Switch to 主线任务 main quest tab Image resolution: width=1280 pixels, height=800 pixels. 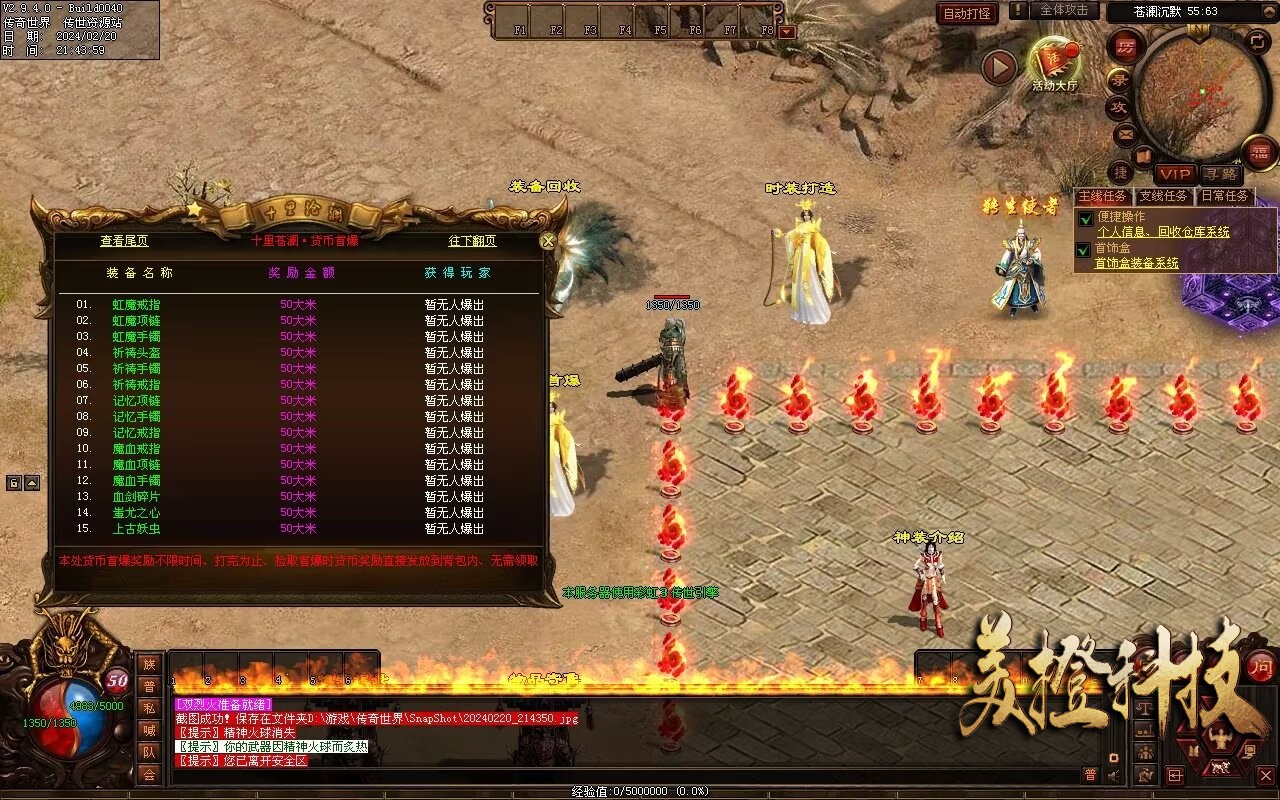point(1103,197)
